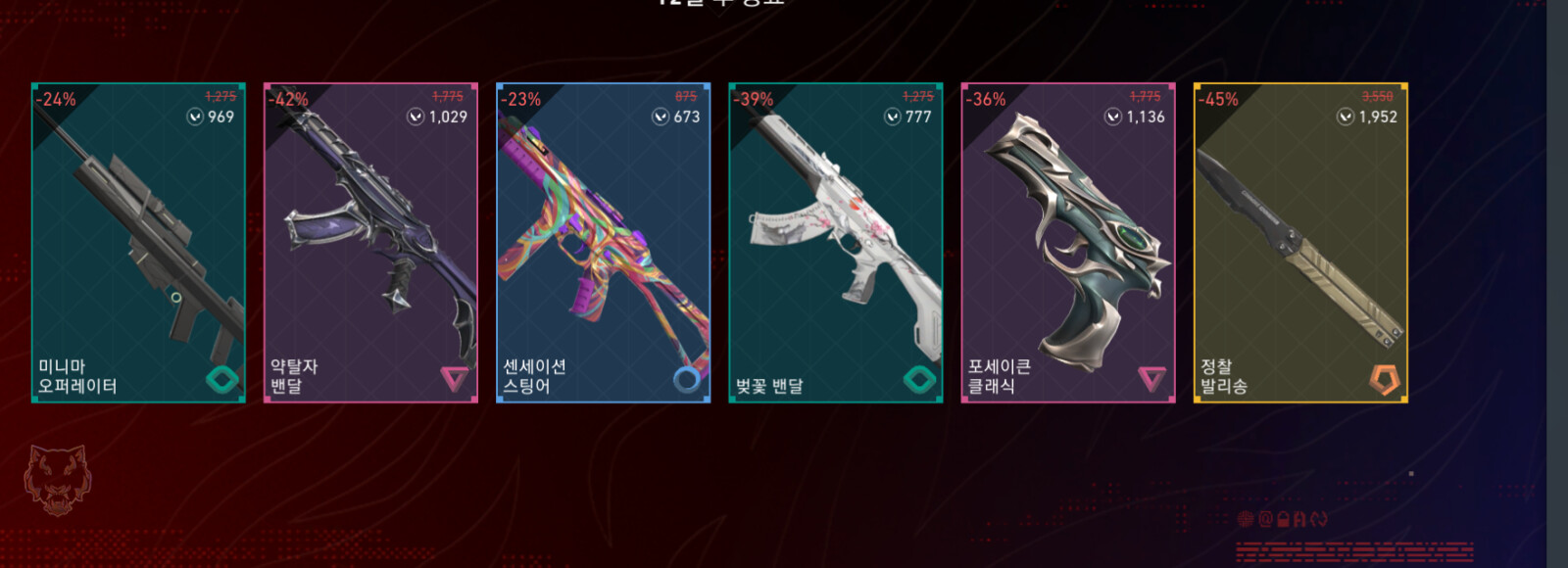
Task: Pick the 벚꽃 밴달 skin card
Action: [x=835, y=242]
